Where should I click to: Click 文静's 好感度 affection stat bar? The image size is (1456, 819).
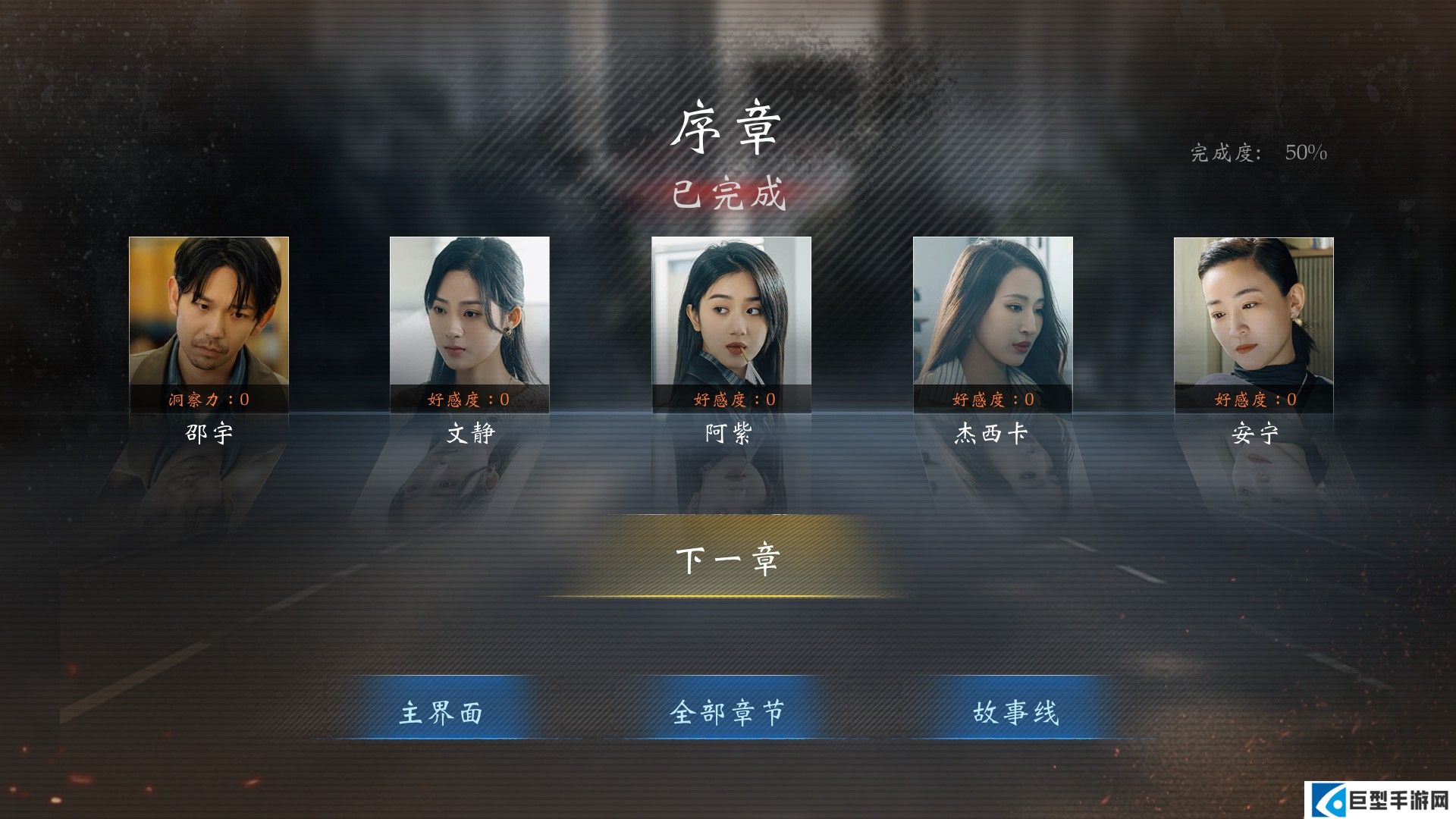(x=469, y=400)
